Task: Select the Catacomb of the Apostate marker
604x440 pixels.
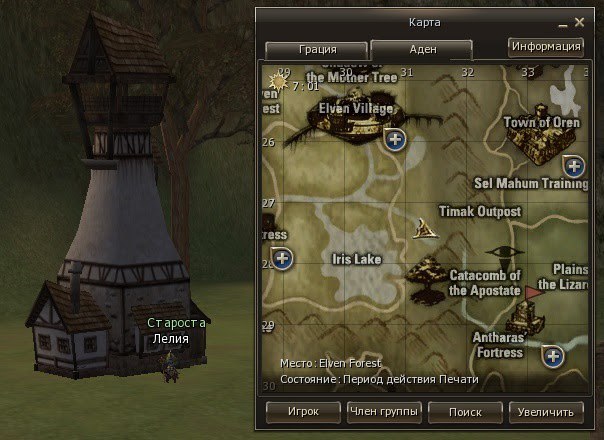Action: tap(432, 272)
